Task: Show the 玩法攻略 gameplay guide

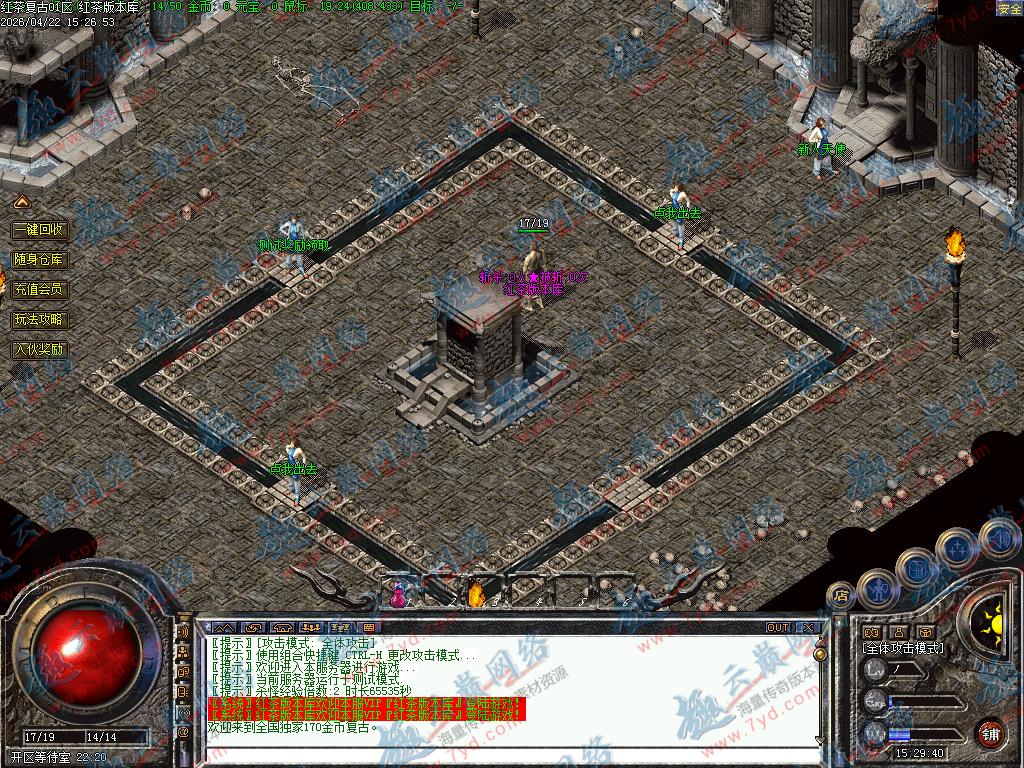Action: [x=39, y=320]
